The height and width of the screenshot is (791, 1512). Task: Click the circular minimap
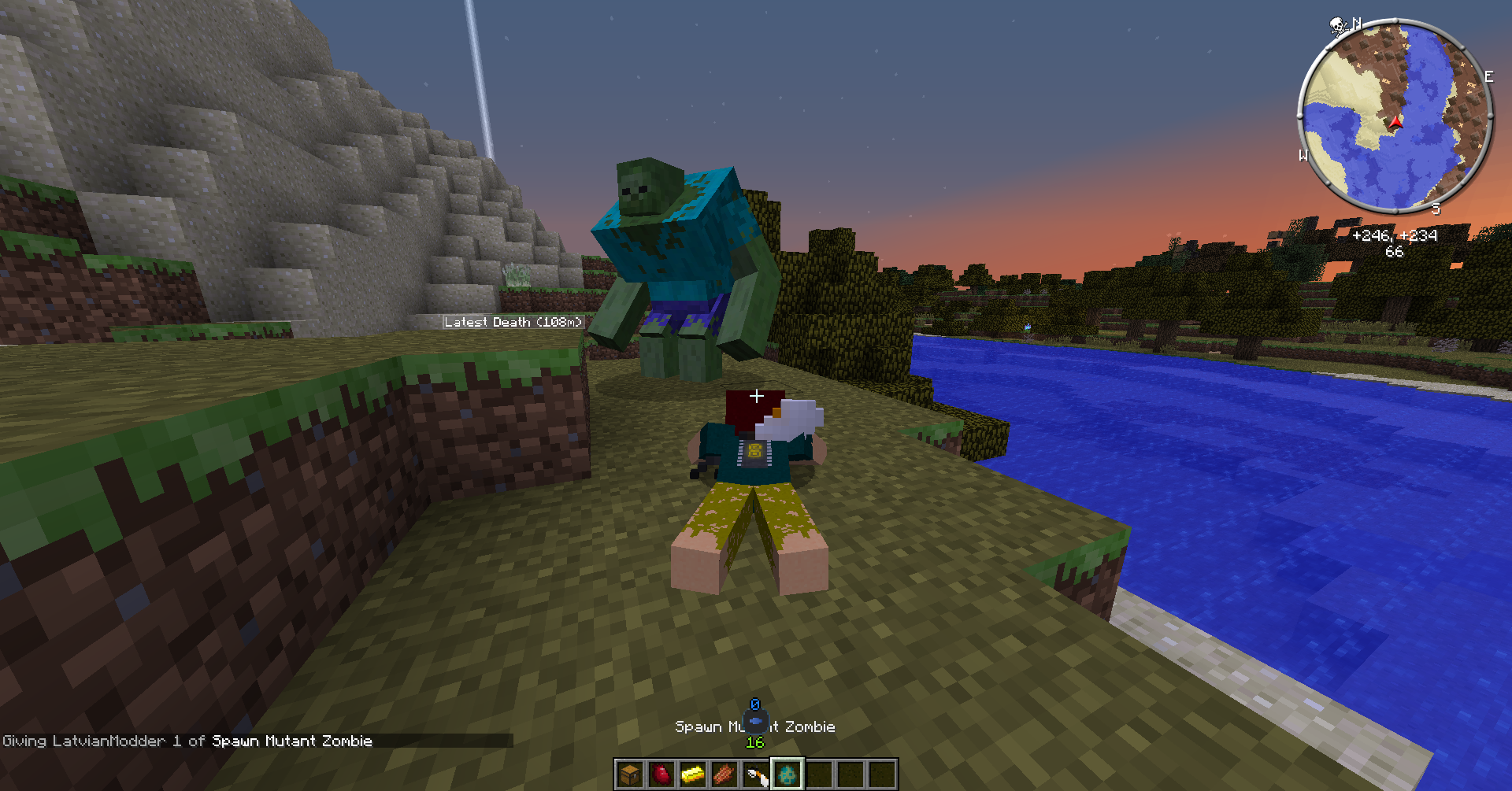point(1395,116)
